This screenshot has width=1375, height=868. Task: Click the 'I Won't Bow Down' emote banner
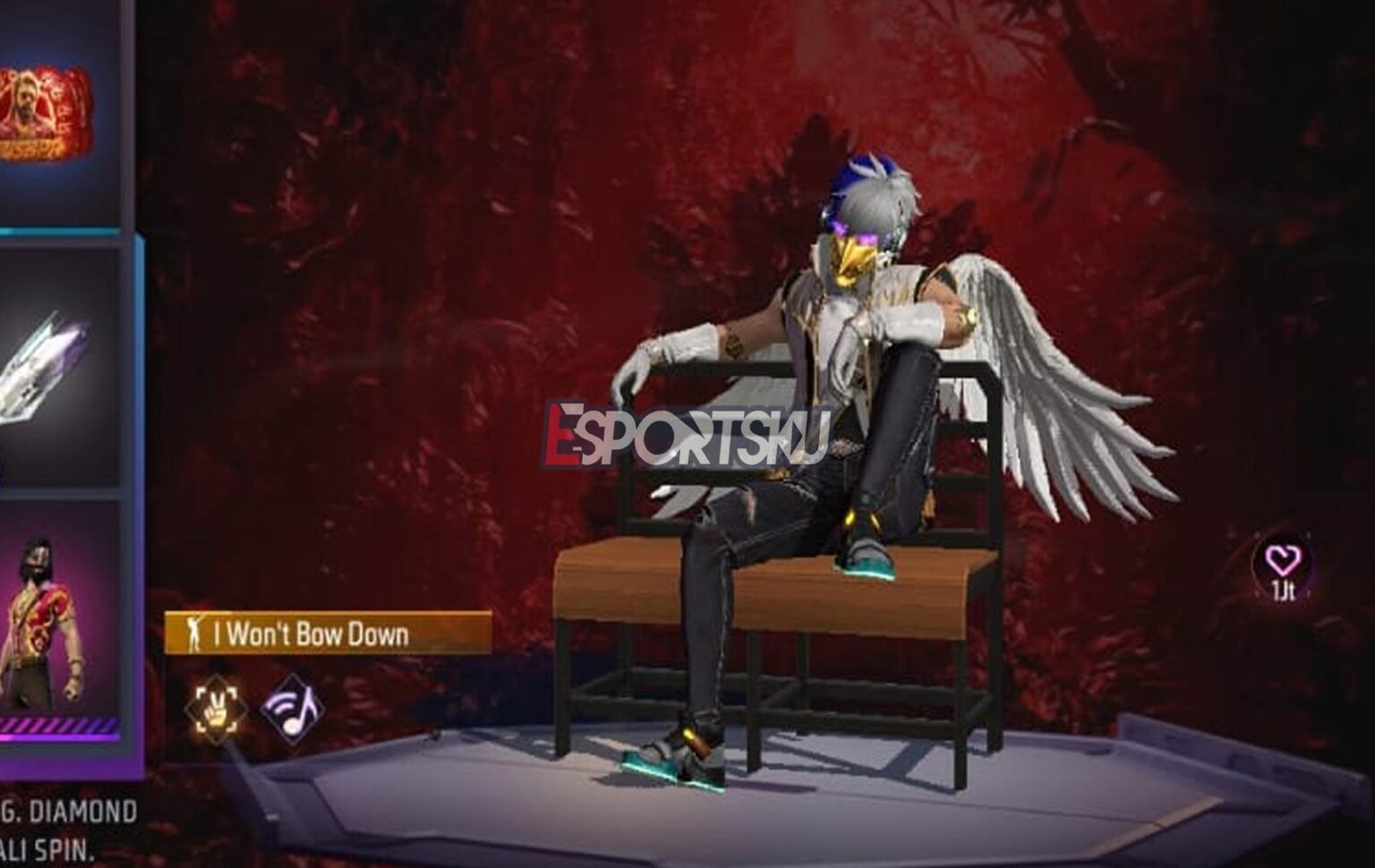point(322,635)
